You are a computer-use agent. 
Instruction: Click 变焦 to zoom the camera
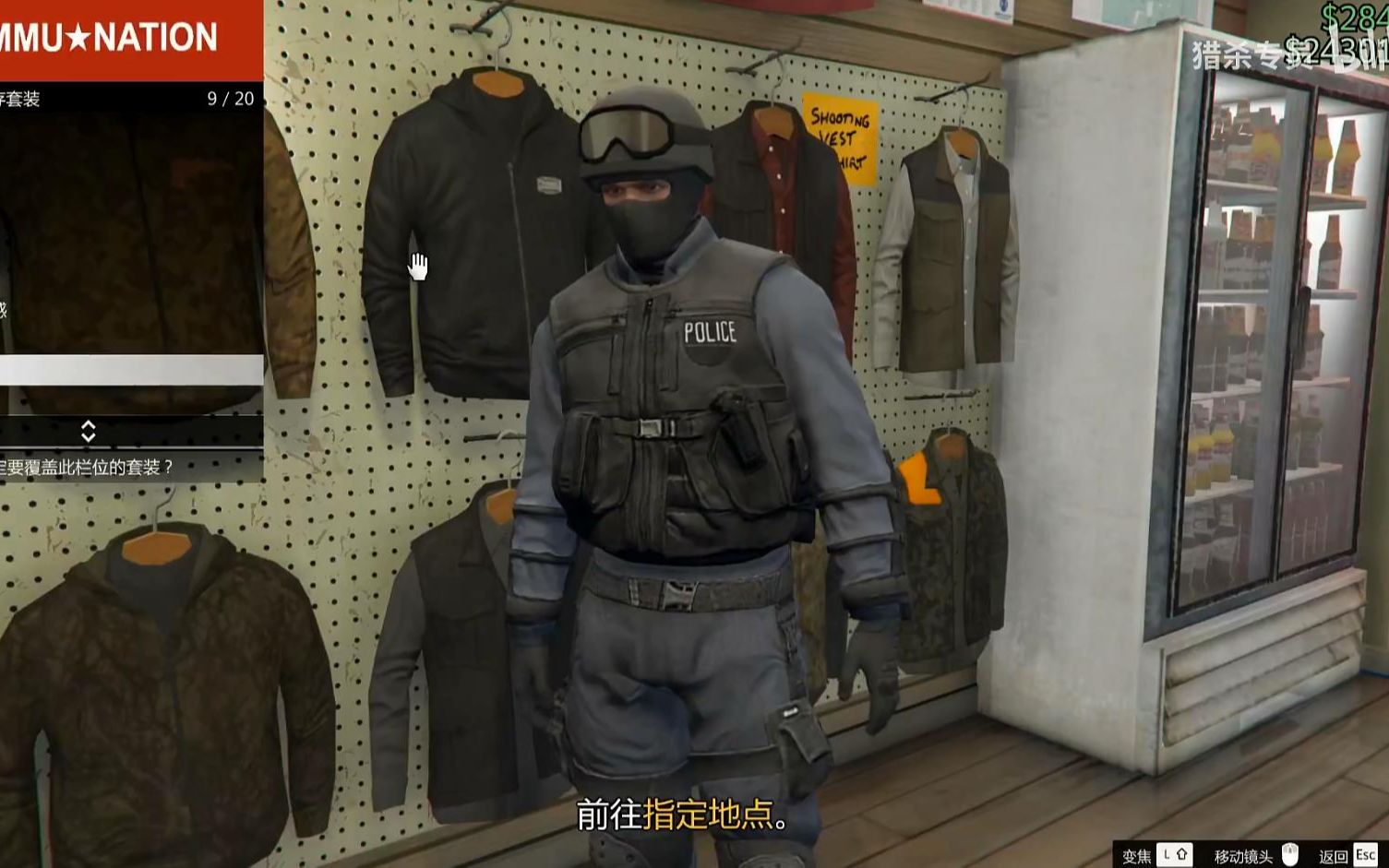click(1137, 853)
